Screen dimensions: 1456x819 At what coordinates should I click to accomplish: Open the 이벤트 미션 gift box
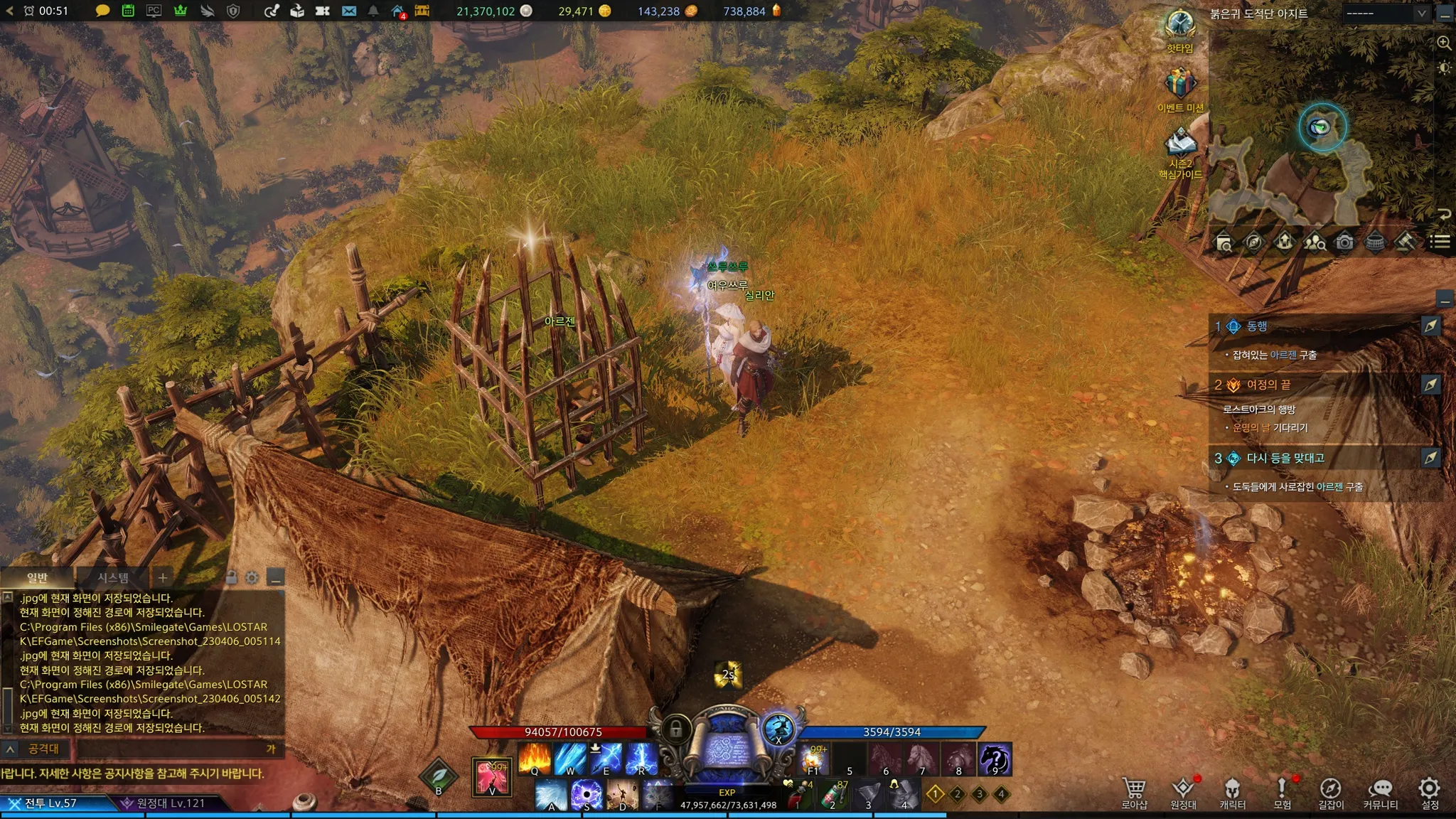point(1180,84)
